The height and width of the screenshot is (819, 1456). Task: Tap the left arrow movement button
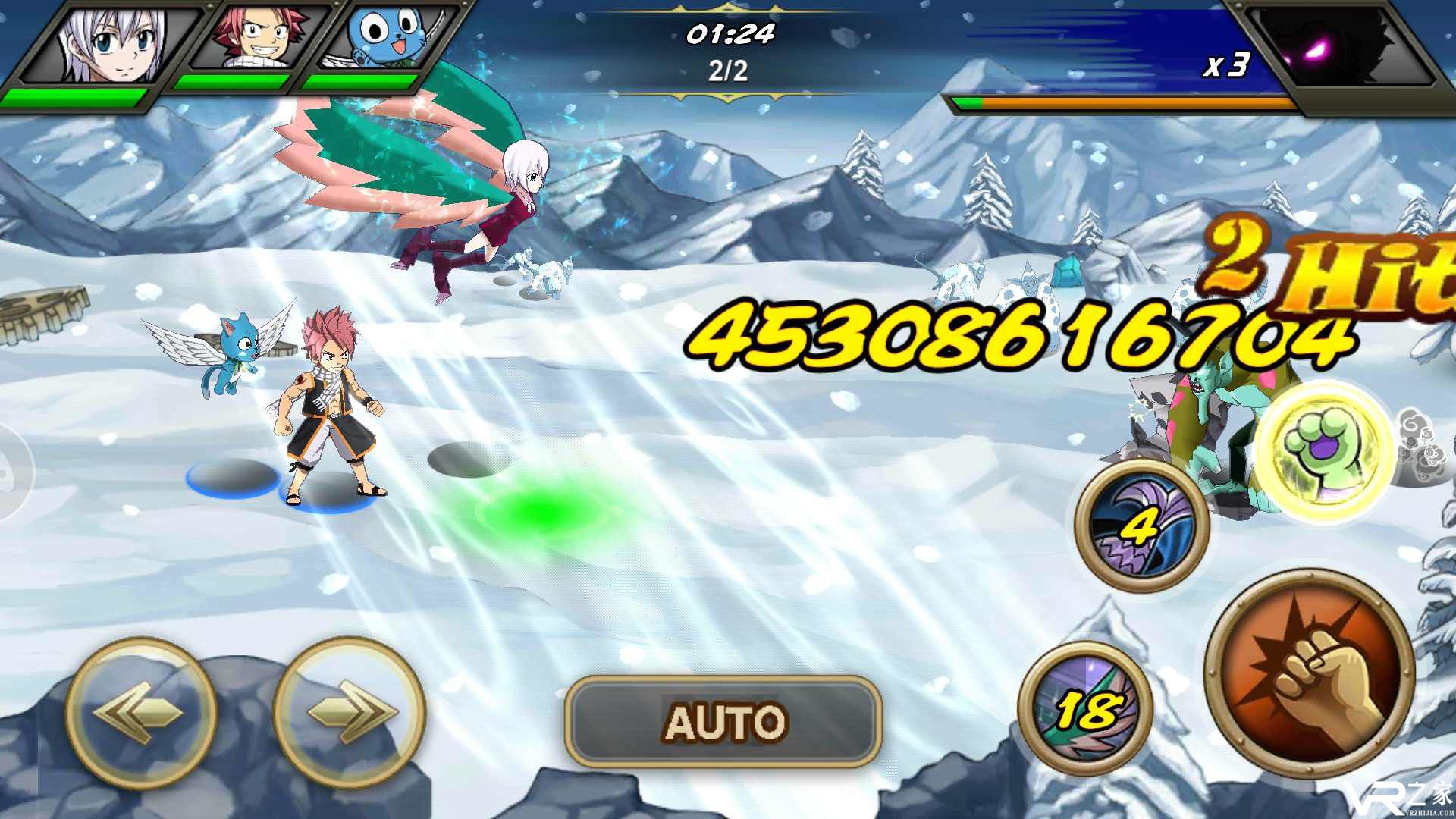pyautogui.click(x=141, y=713)
